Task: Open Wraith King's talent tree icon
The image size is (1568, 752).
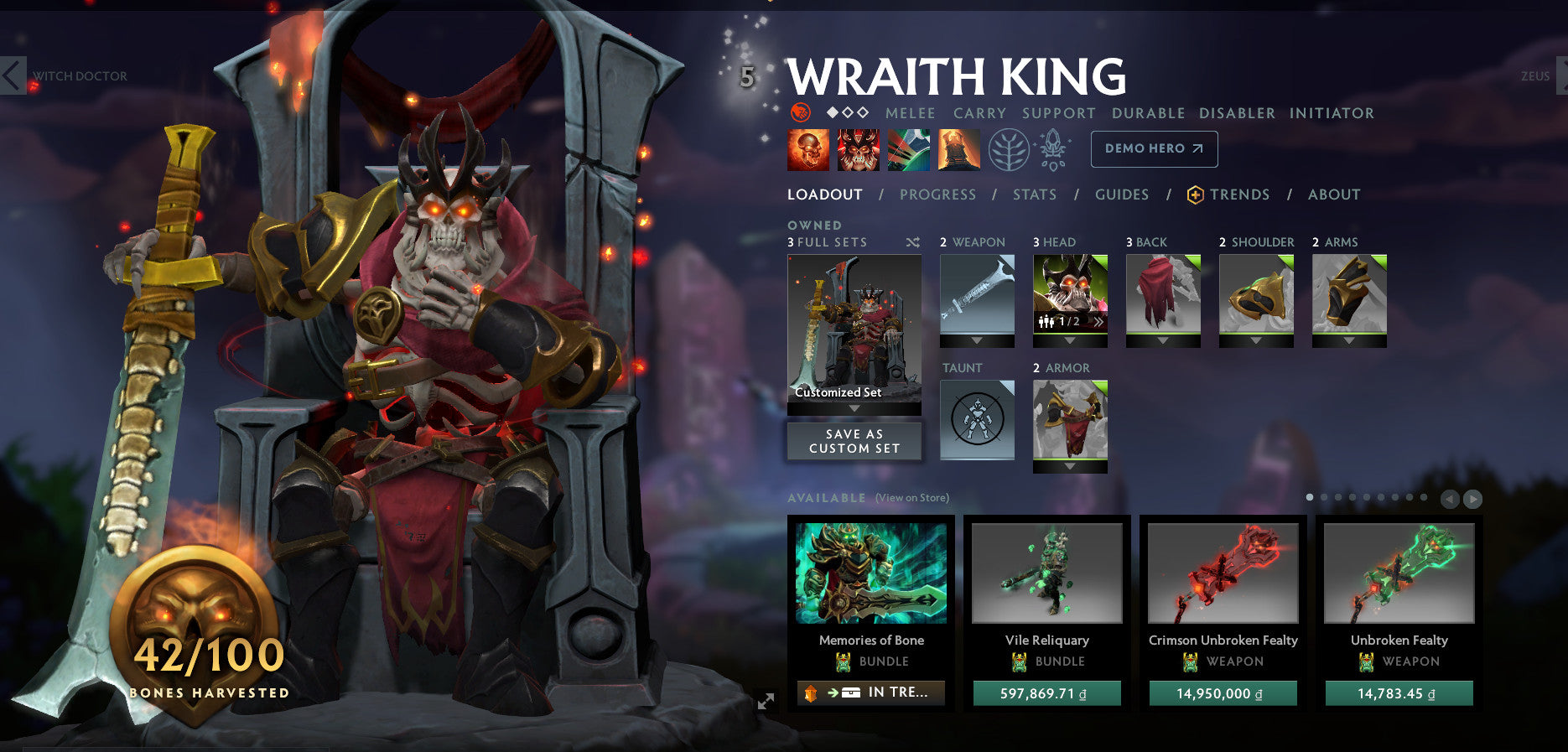Action: pyautogui.click(x=1009, y=150)
